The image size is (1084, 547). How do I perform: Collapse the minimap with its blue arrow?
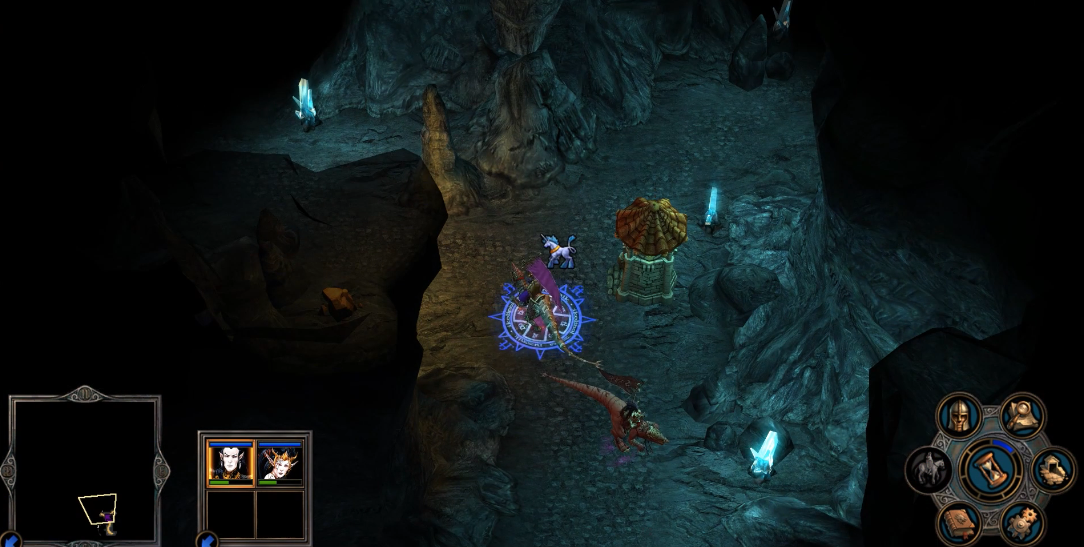coord(11,540)
